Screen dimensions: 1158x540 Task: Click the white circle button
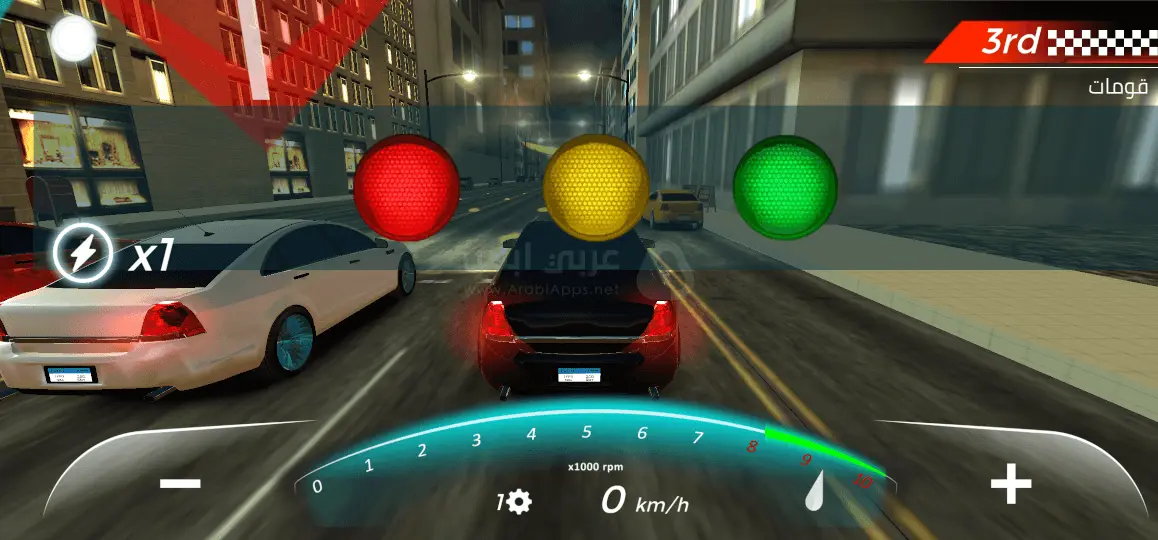tap(72, 39)
